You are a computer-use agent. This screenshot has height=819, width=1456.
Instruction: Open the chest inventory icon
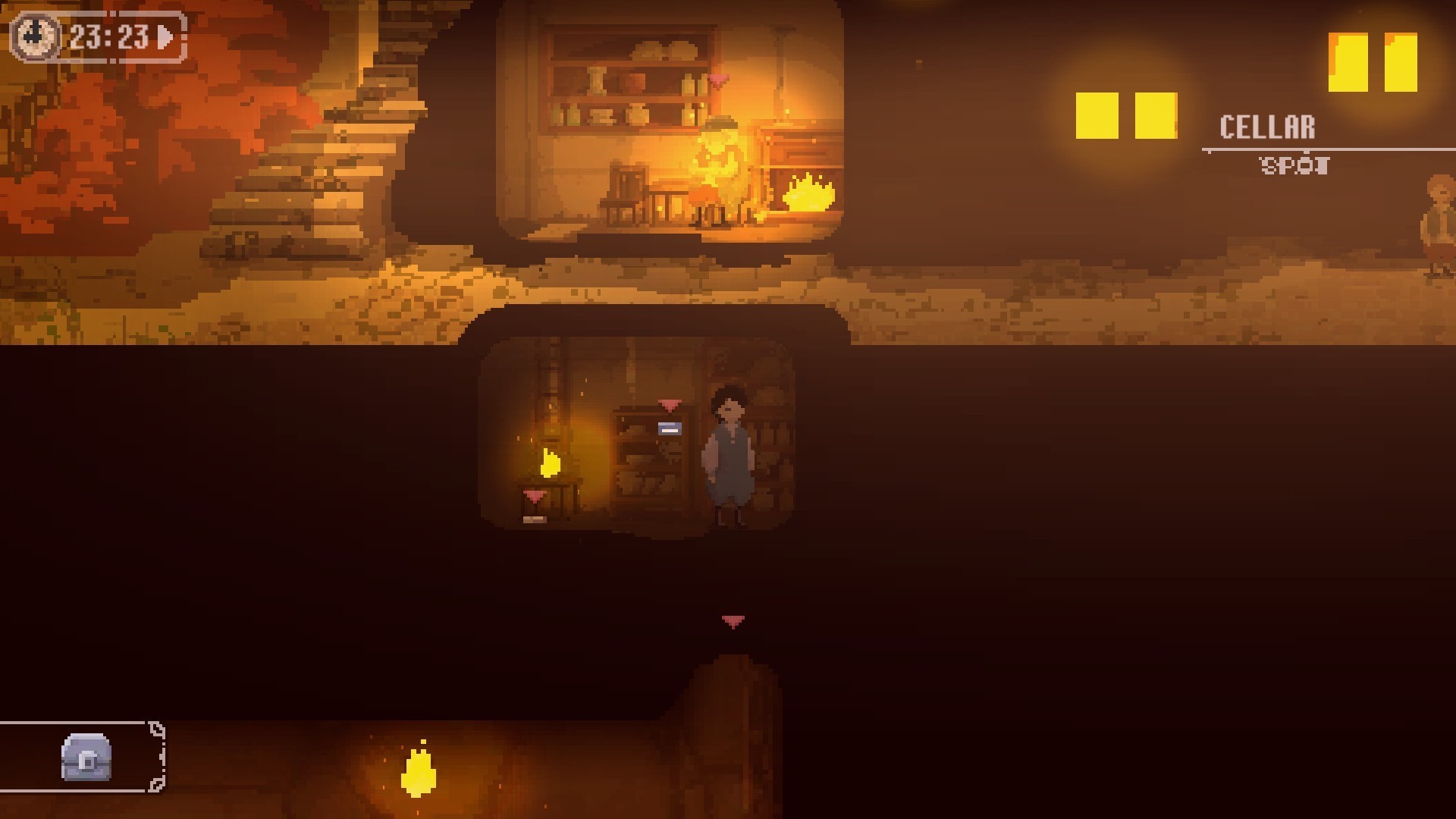86,757
